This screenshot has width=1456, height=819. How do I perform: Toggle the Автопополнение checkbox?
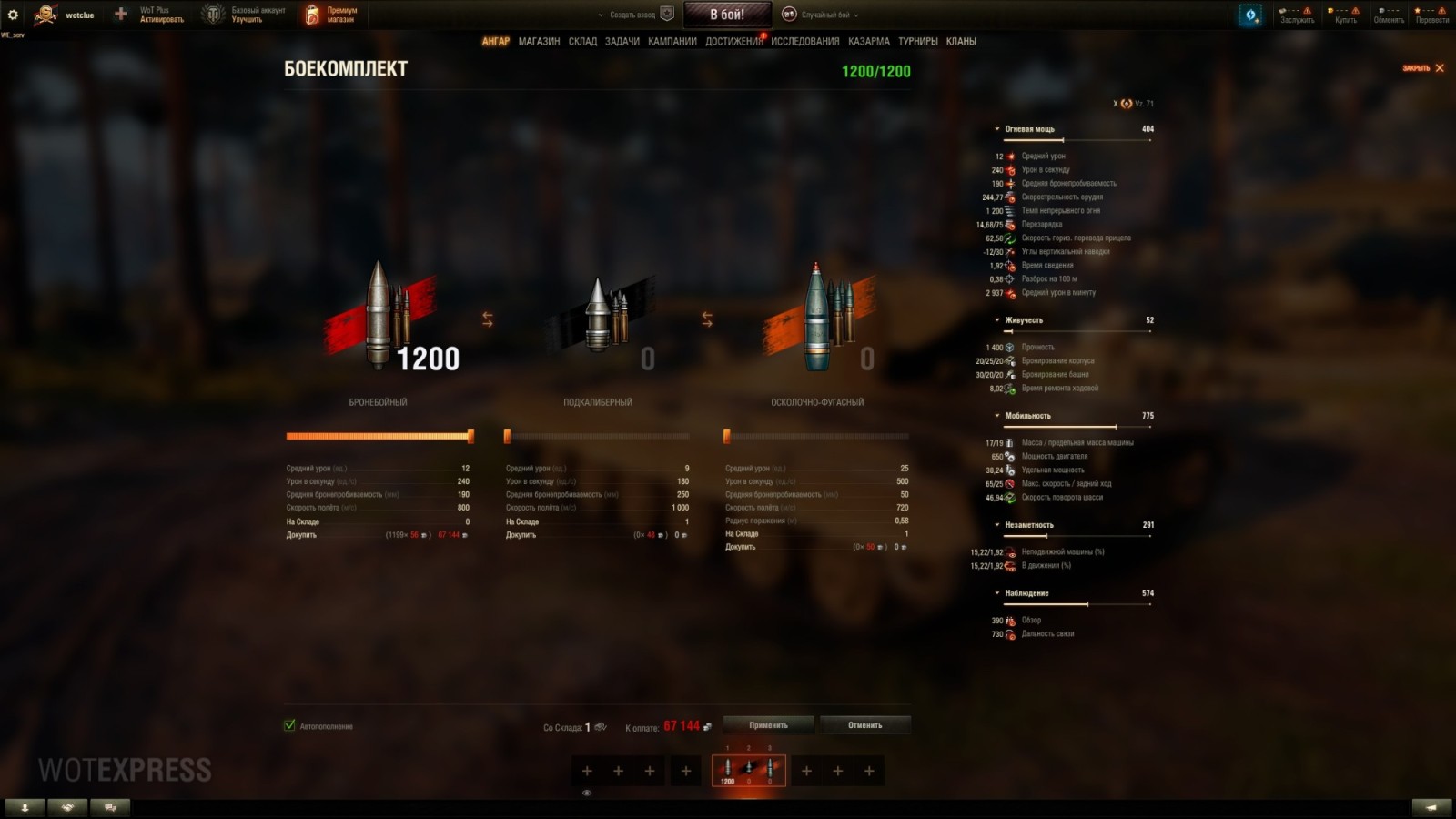[x=288, y=726]
